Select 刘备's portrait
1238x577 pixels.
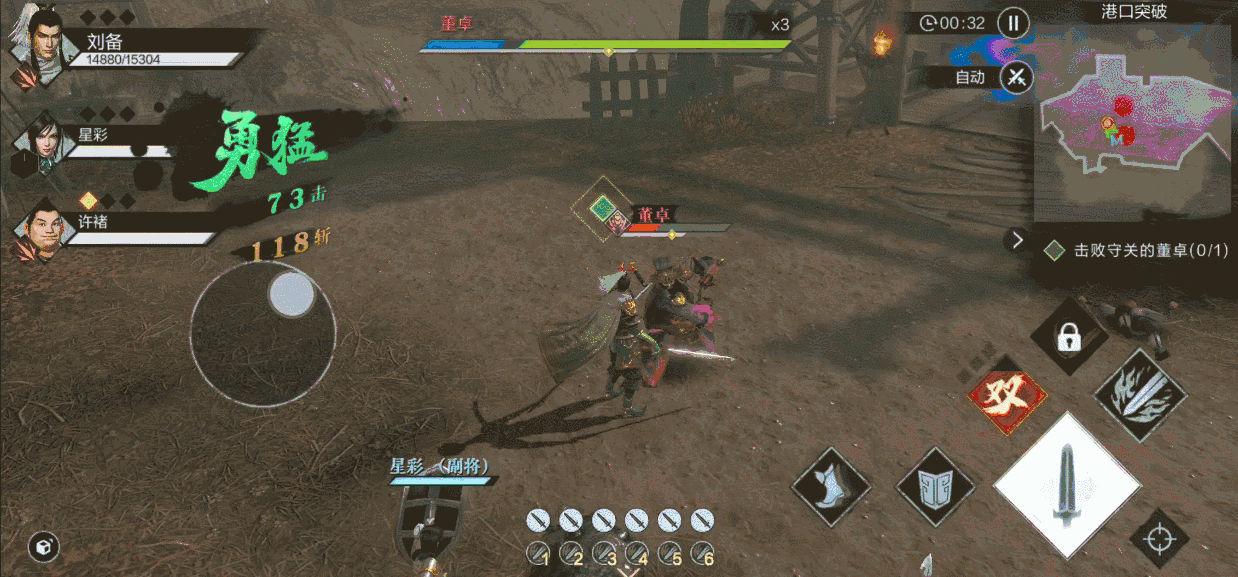coord(37,47)
